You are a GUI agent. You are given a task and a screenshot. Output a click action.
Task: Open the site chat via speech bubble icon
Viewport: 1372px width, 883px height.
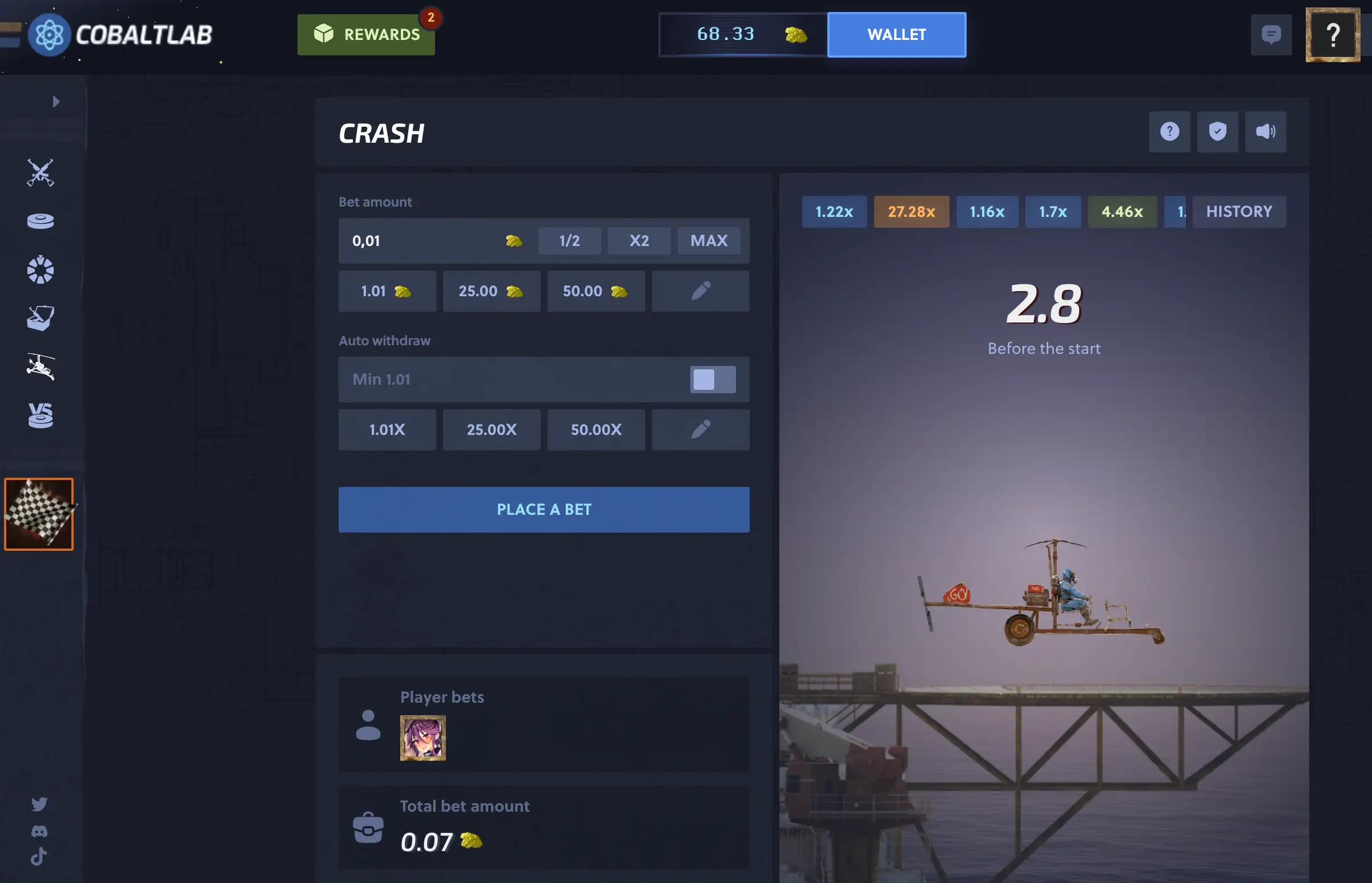(x=1271, y=34)
